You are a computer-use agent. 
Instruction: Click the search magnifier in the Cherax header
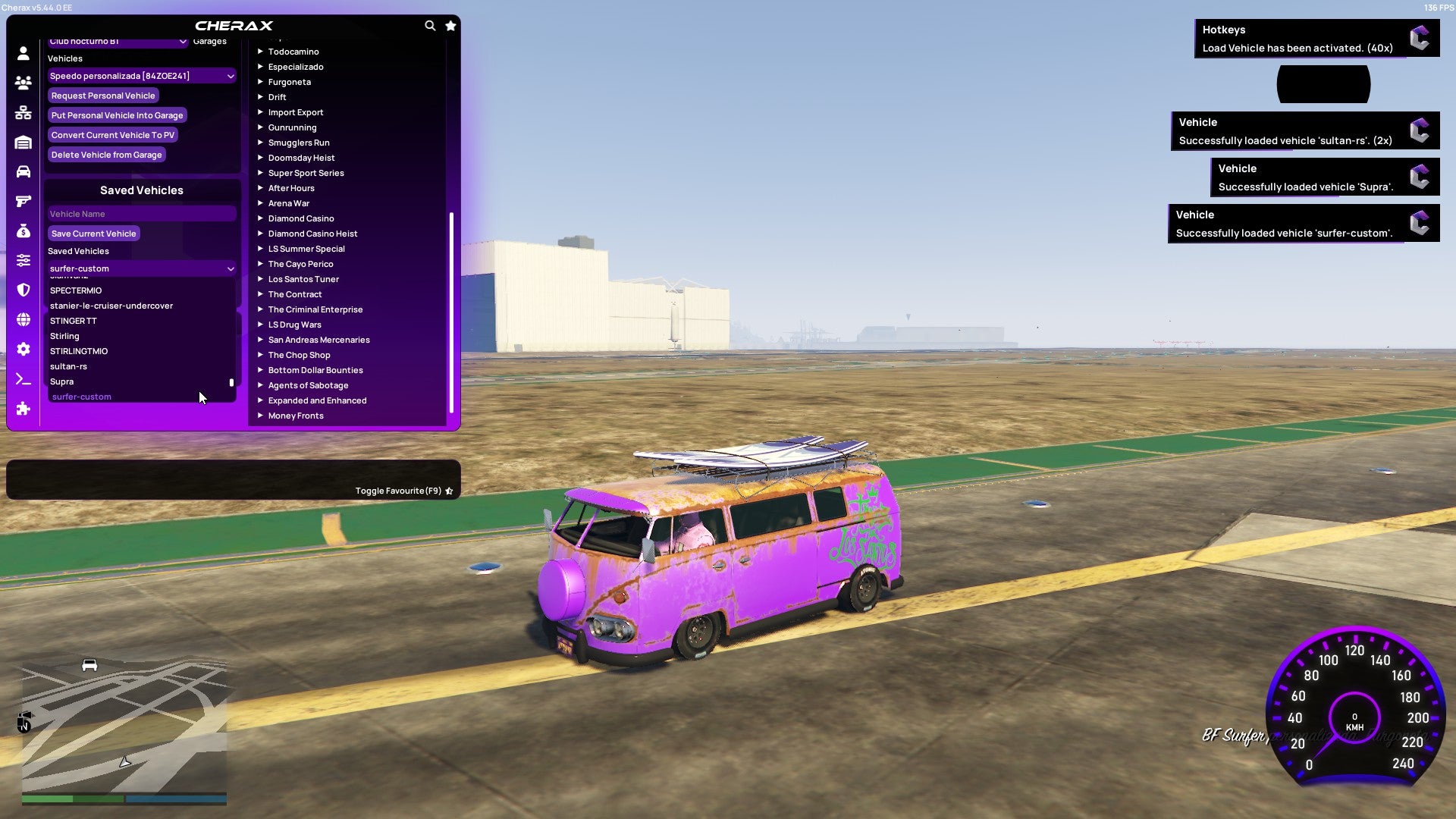(430, 25)
